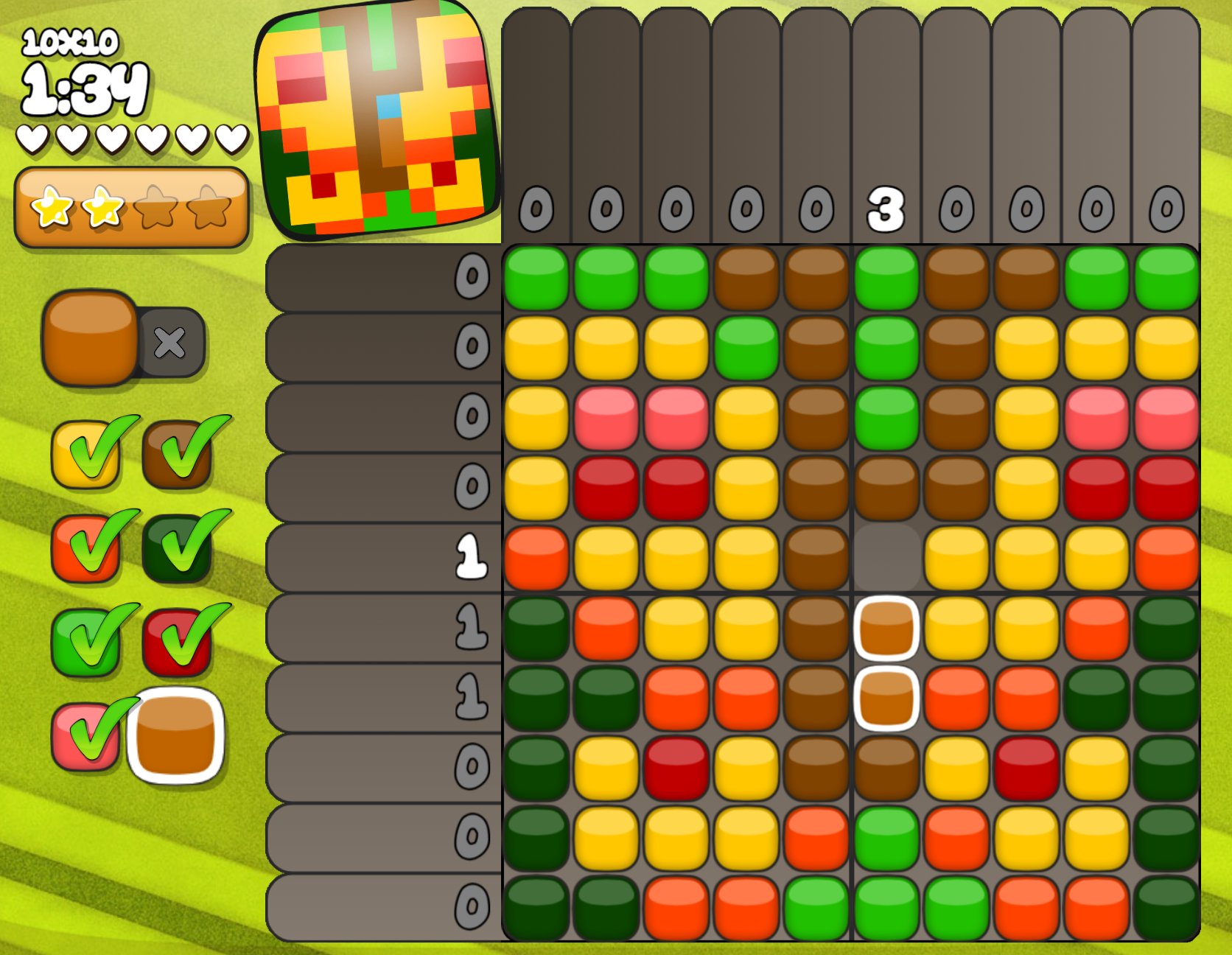Pick the bright green color swatch
Image resolution: width=1232 pixels, height=955 pixels.
[85, 641]
